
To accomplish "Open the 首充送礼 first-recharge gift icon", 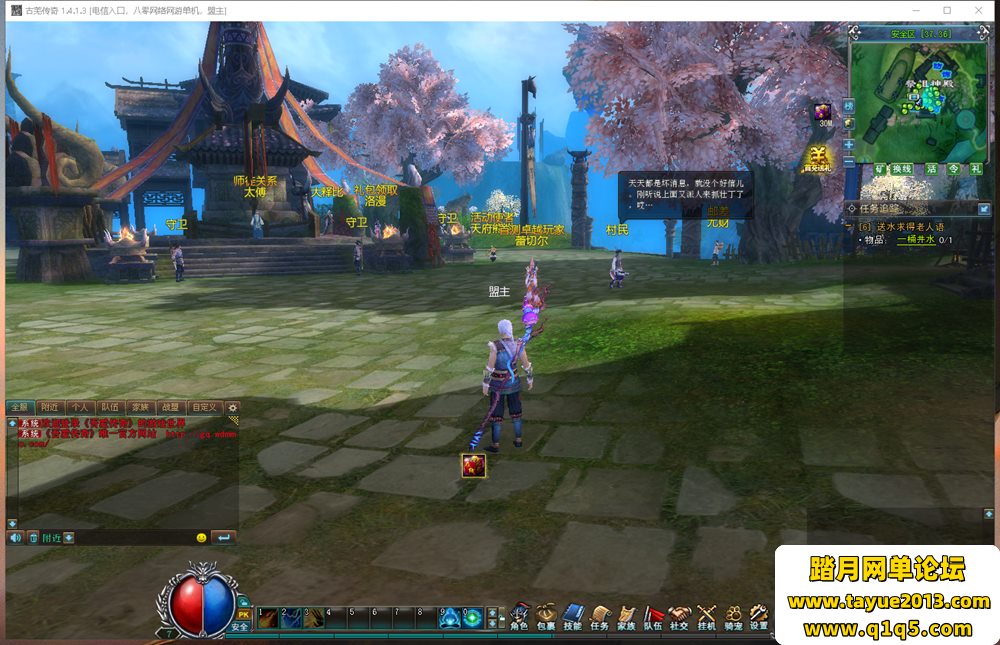I will [x=819, y=157].
